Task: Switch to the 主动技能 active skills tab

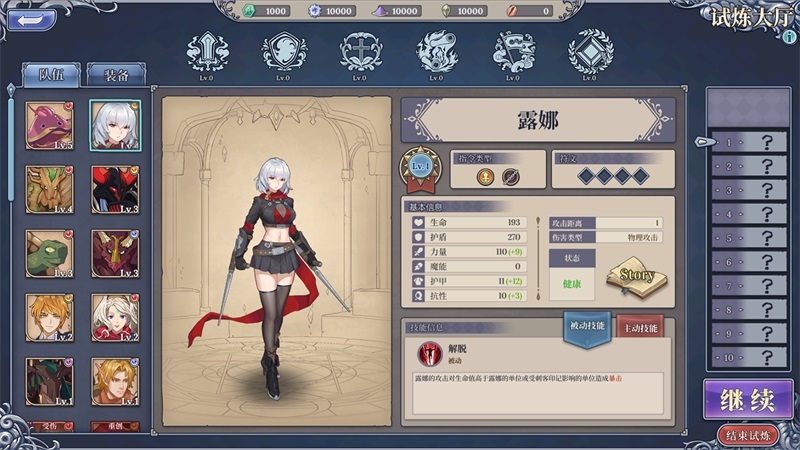Action: 640,329
